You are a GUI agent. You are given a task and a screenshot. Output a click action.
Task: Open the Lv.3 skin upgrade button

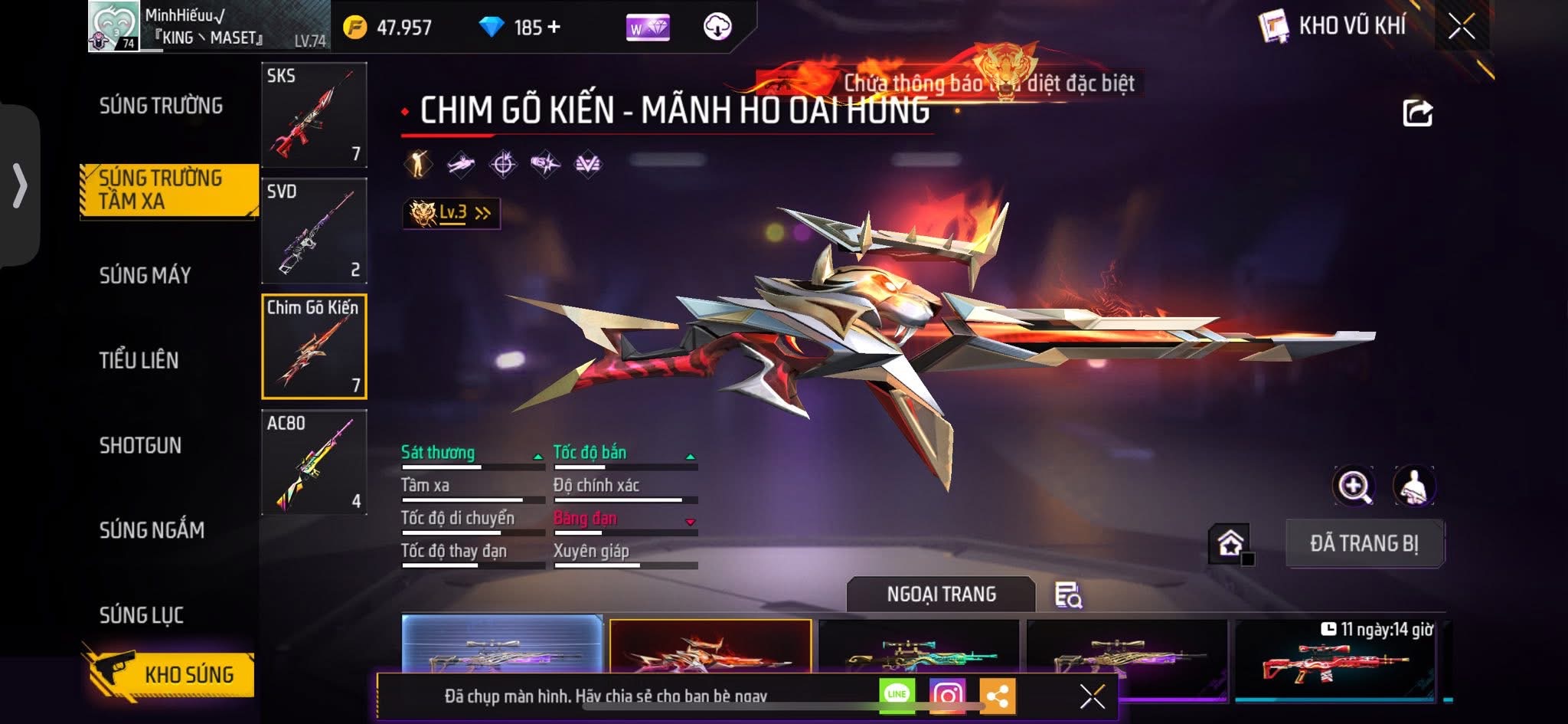coord(452,213)
